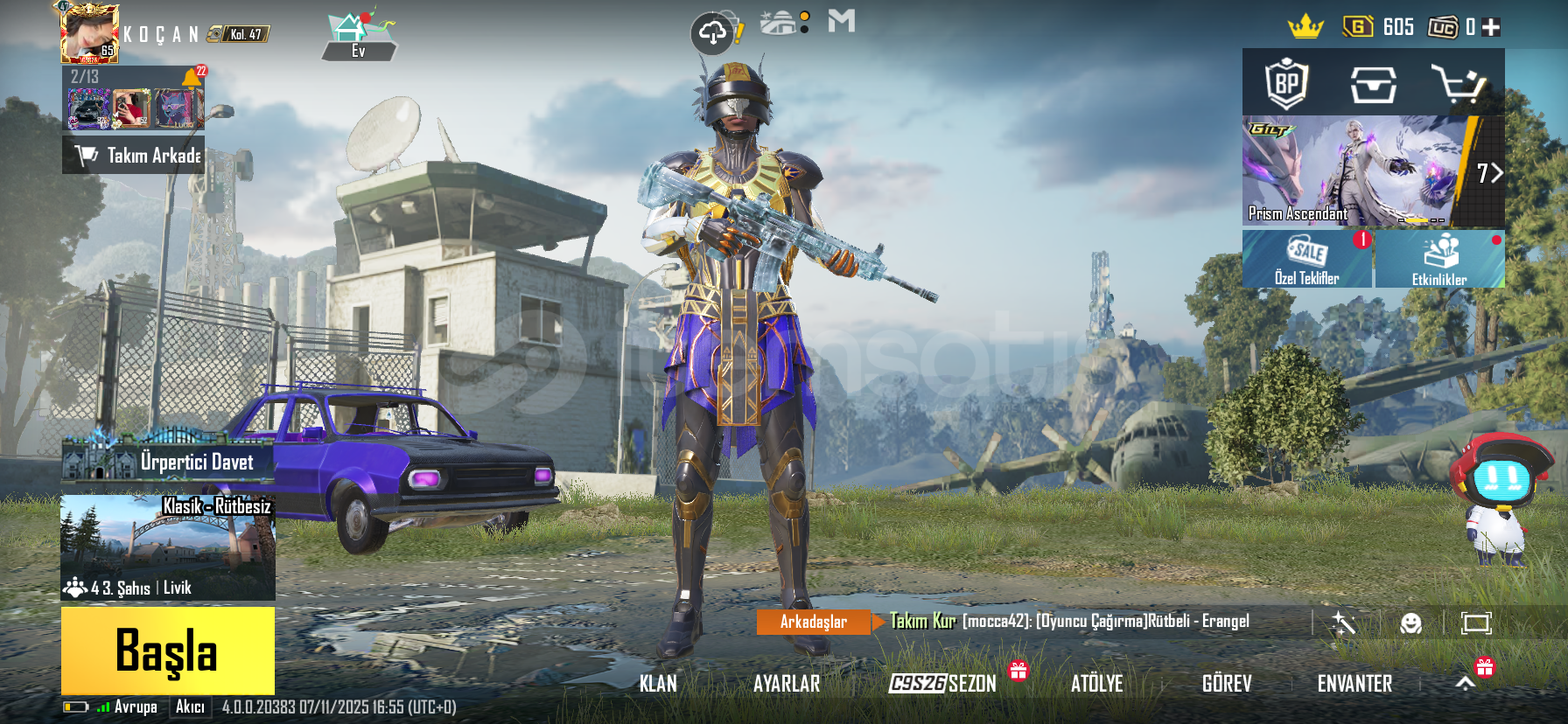
Task: Open the shopping cart store
Action: point(1458,84)
